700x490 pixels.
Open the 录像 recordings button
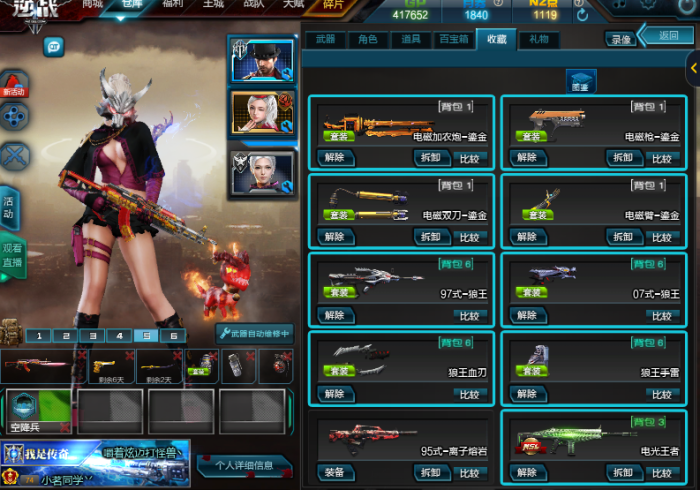620,40
